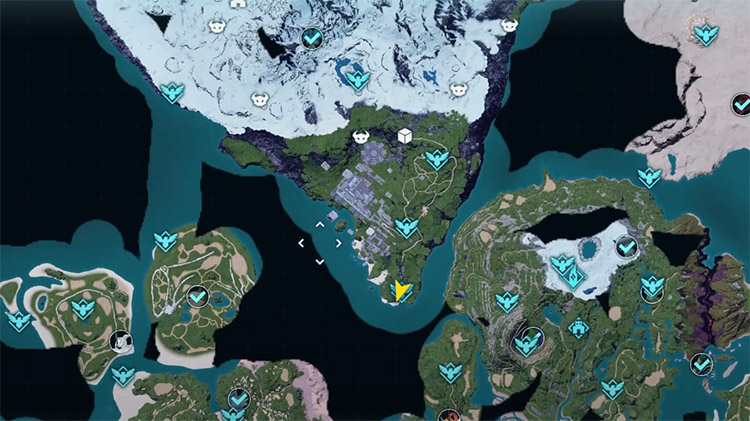
Task: Select the tower-shaped marker on the eastern island
Action: (577, 328)
